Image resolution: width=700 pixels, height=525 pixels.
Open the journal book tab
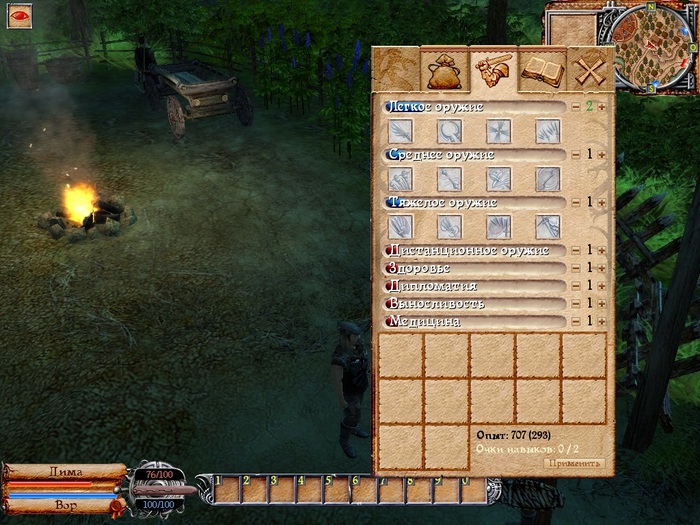tap(543, 70)
